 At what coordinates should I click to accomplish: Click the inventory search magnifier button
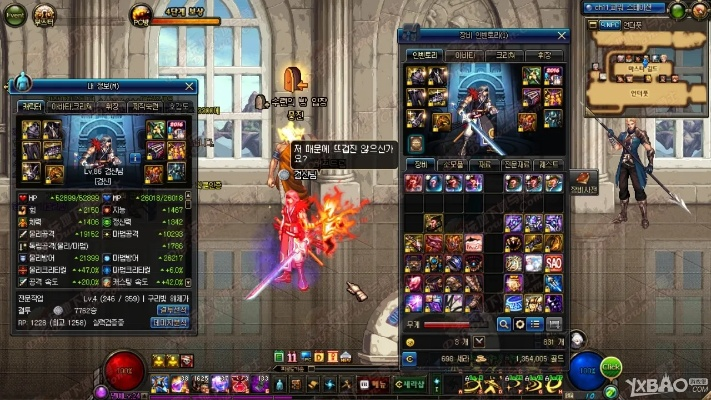tap(504, 324)
